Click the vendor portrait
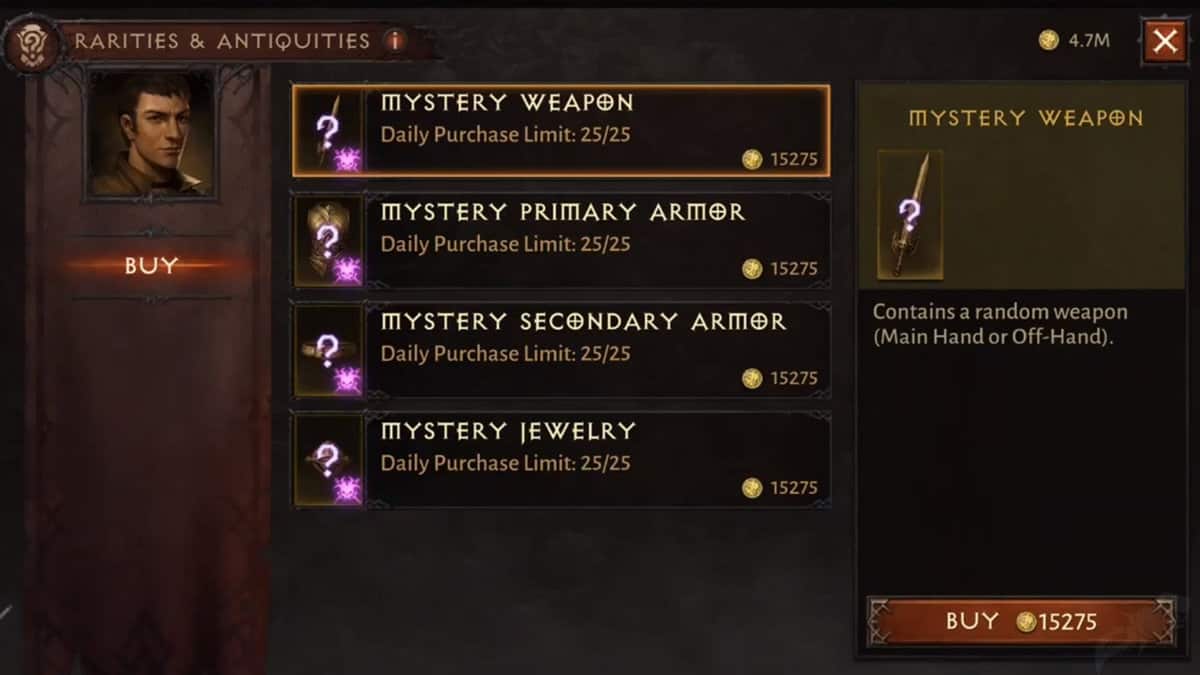The image size is (1200, 675). point(150,132)
